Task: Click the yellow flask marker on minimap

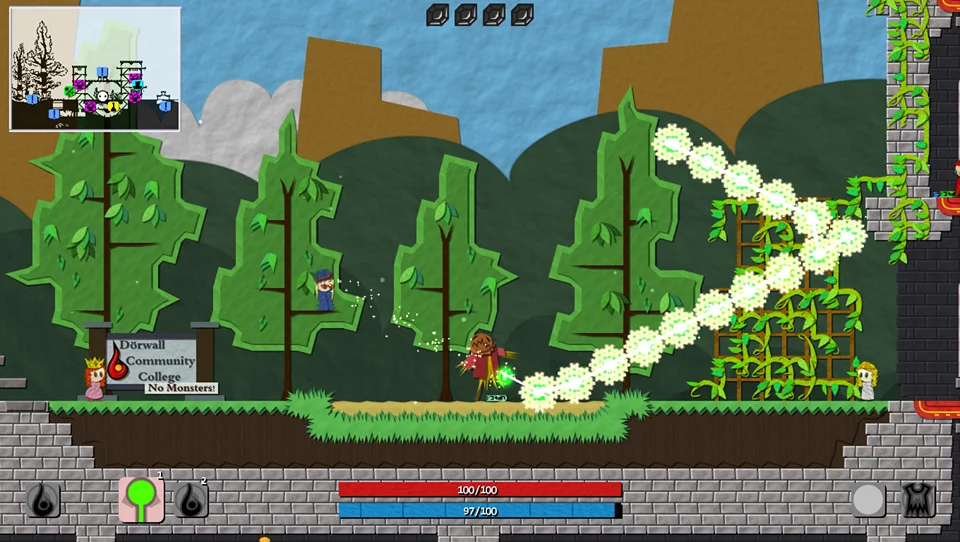Action: tap(114, 107)
